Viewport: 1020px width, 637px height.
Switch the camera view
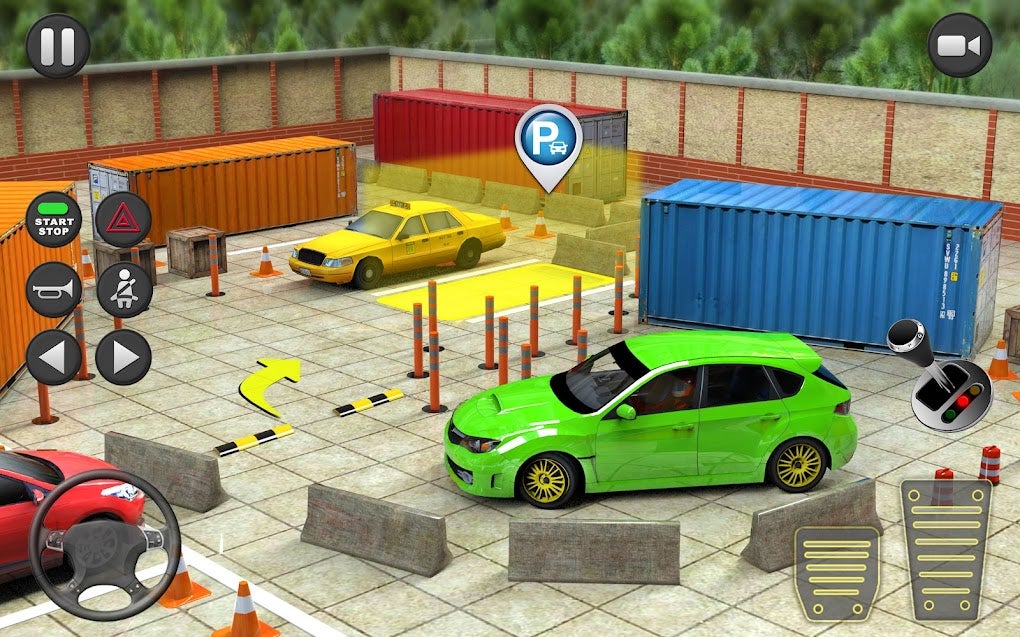pyautogui.click(x=959, y=45)
